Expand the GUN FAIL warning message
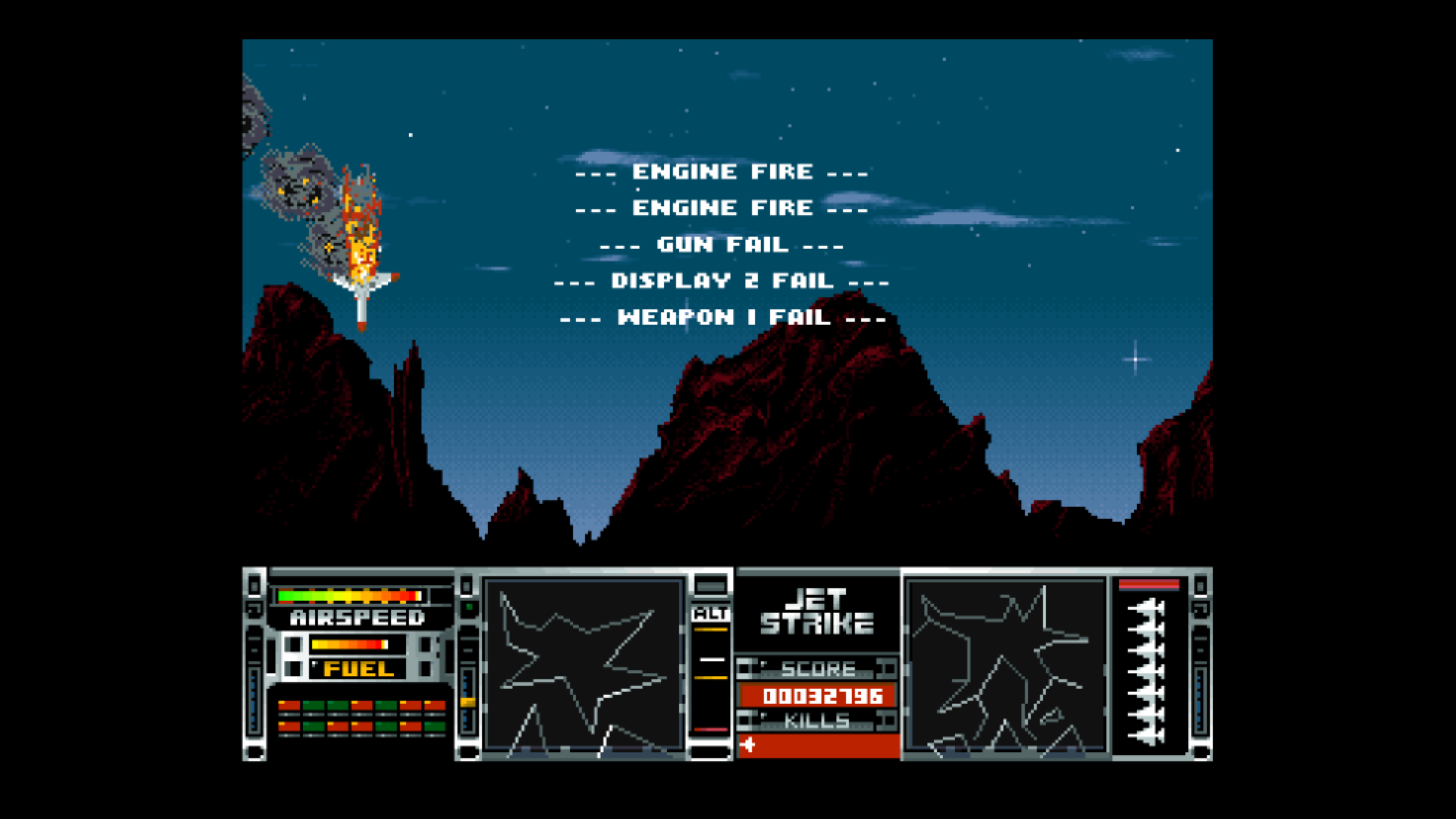The width and height of the screenshot is (1456, 819). 722,244
